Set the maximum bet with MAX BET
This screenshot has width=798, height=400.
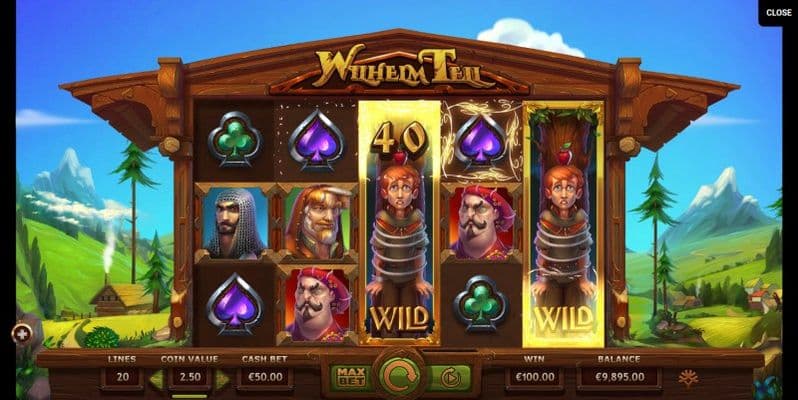click(350, 378)
